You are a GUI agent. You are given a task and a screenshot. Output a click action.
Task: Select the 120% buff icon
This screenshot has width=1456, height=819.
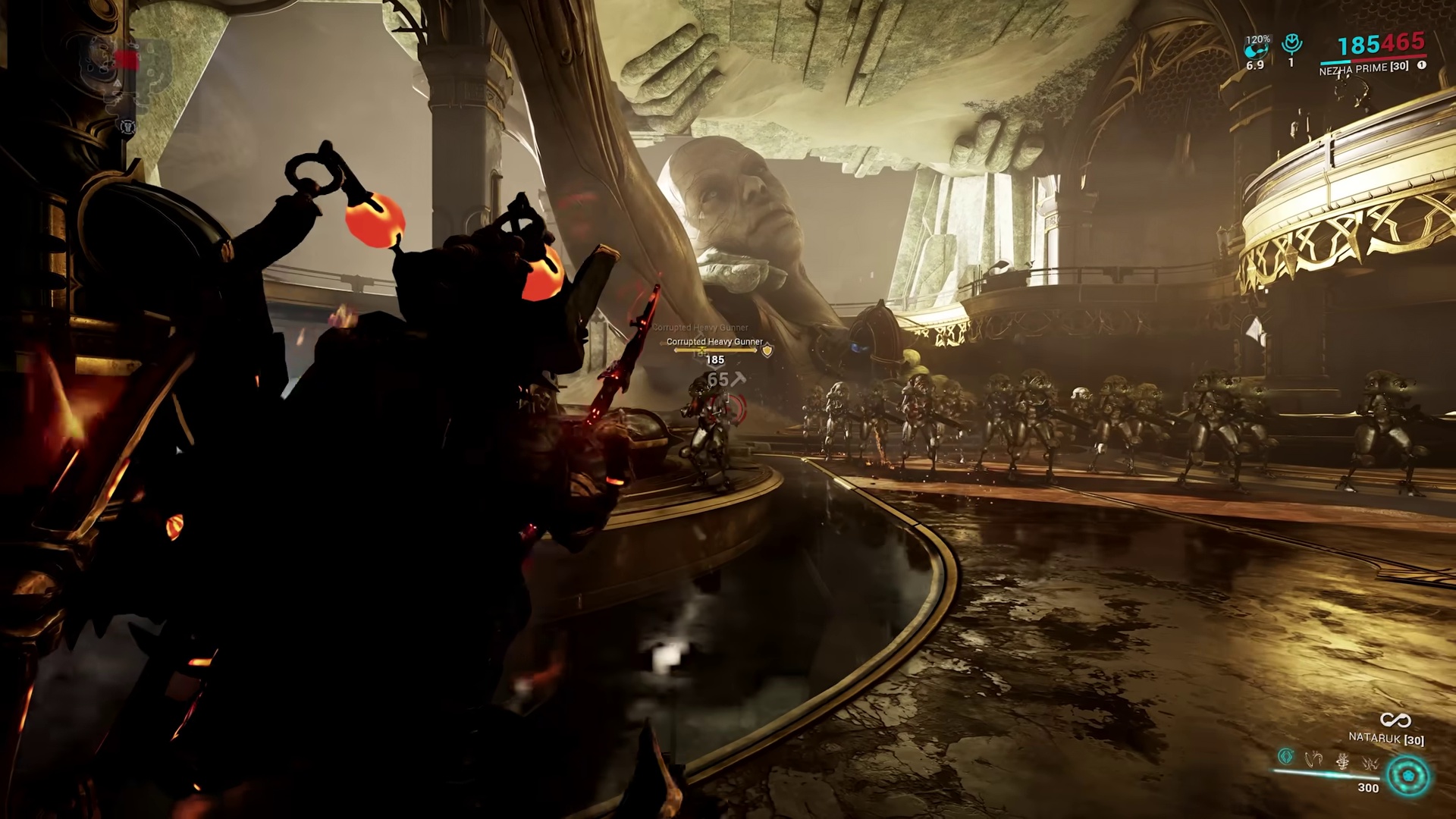pyautogui.click(x=1256, y=47)
